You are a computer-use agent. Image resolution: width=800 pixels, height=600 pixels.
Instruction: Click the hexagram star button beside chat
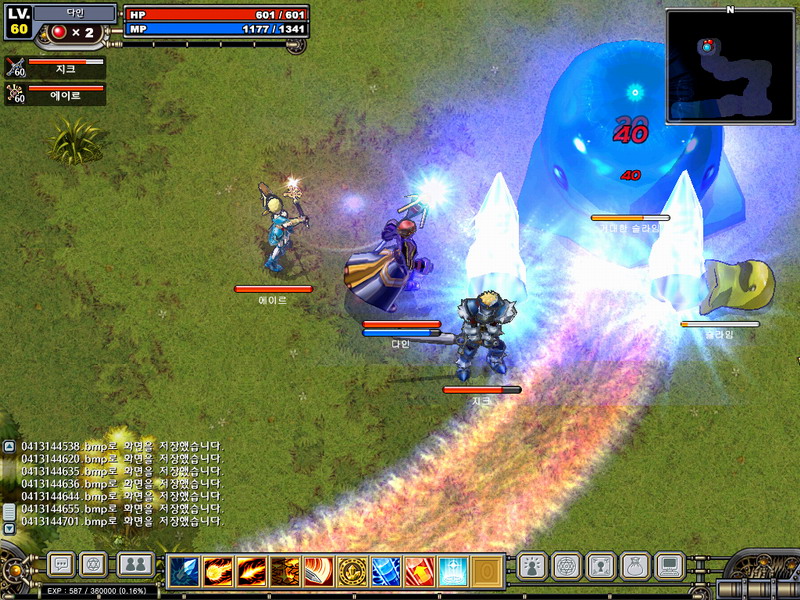pyautogui.click(x=93, y=565)
